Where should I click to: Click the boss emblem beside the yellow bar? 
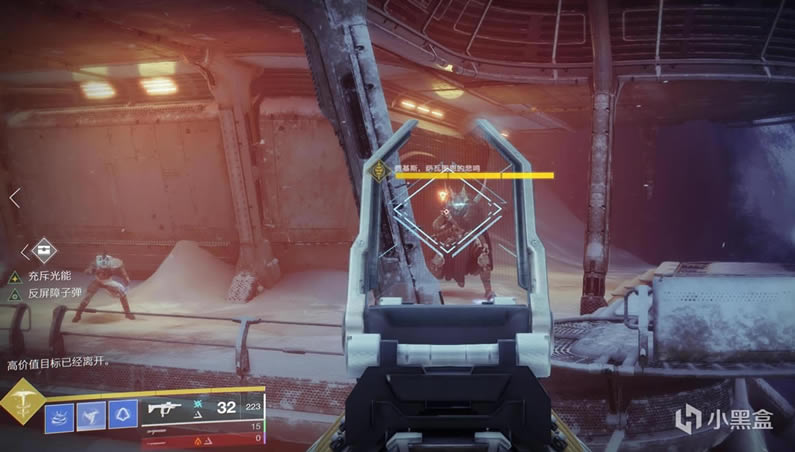(x=381, y=171)
